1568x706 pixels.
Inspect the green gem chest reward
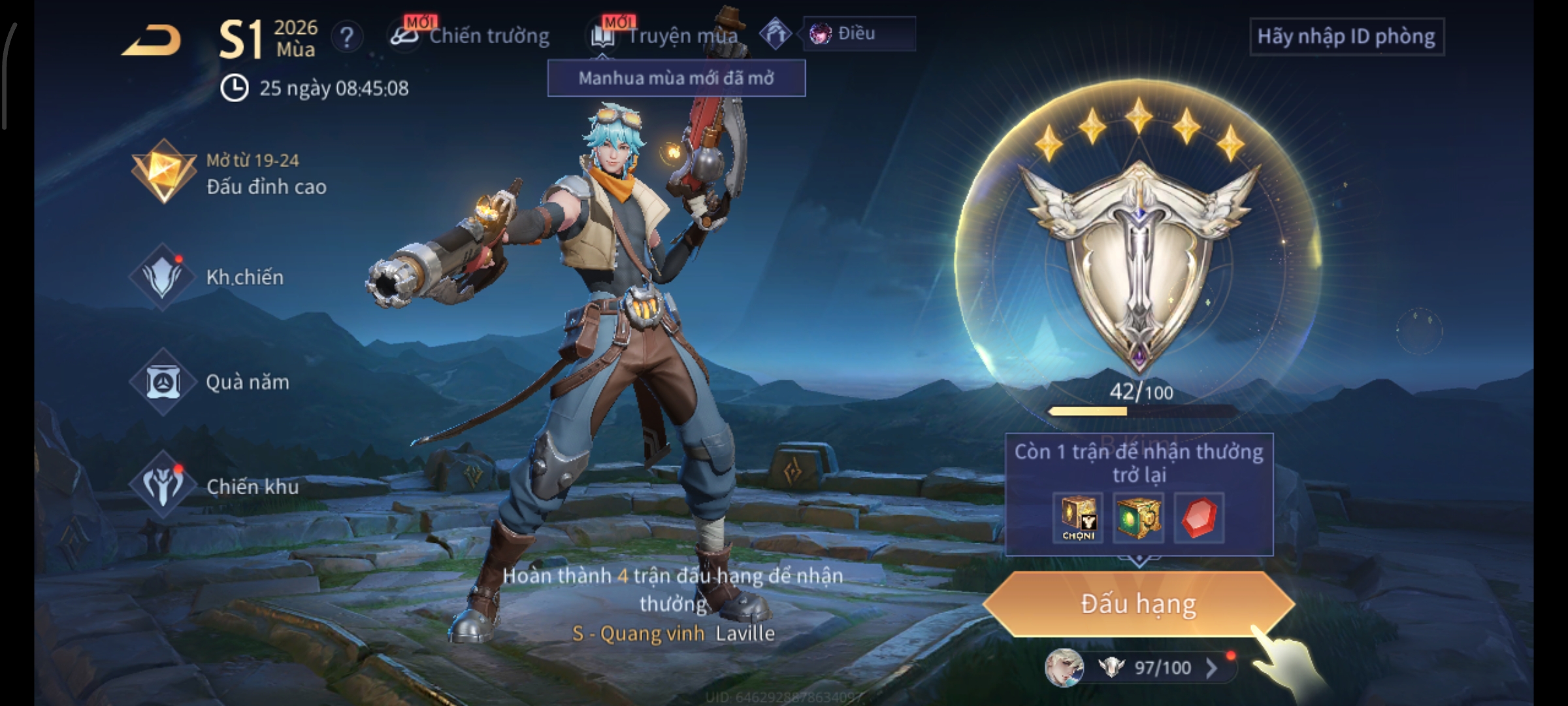coord(1138,518)
